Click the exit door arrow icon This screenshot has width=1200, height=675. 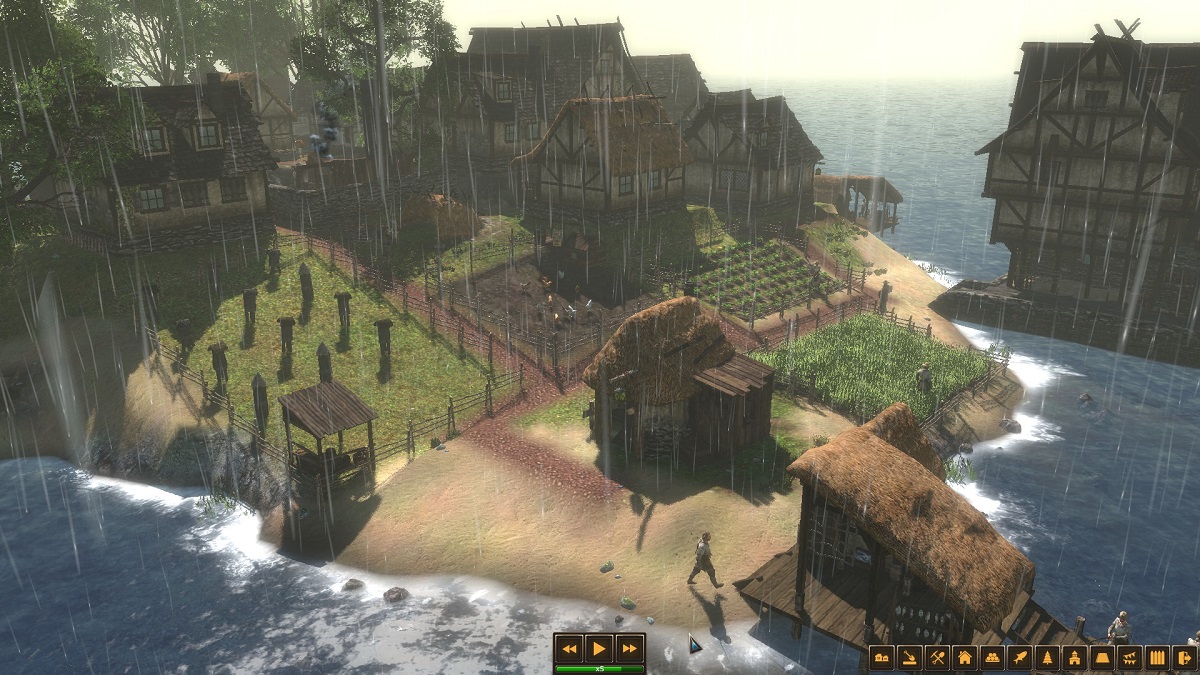tap(1185, 658)
